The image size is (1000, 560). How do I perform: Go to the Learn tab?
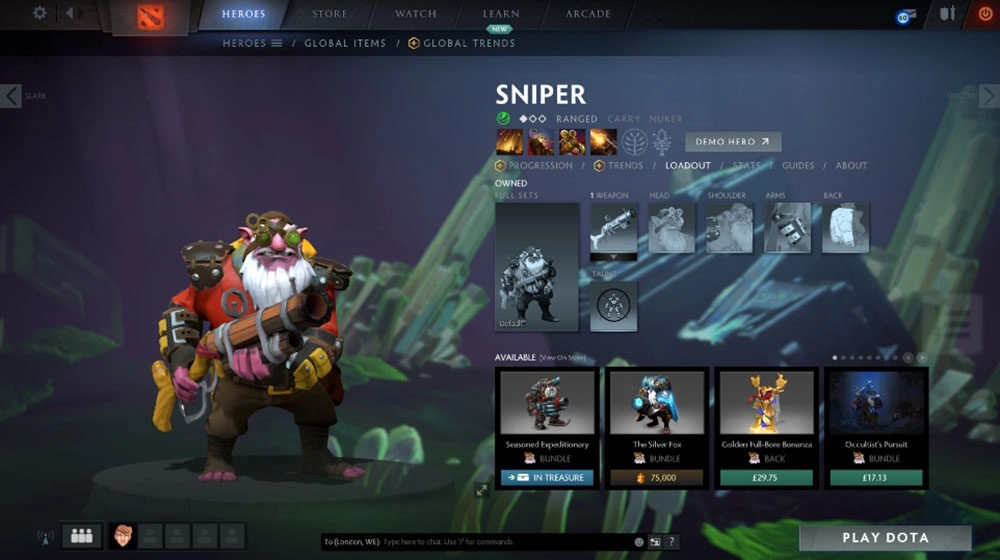coord(500,14)
